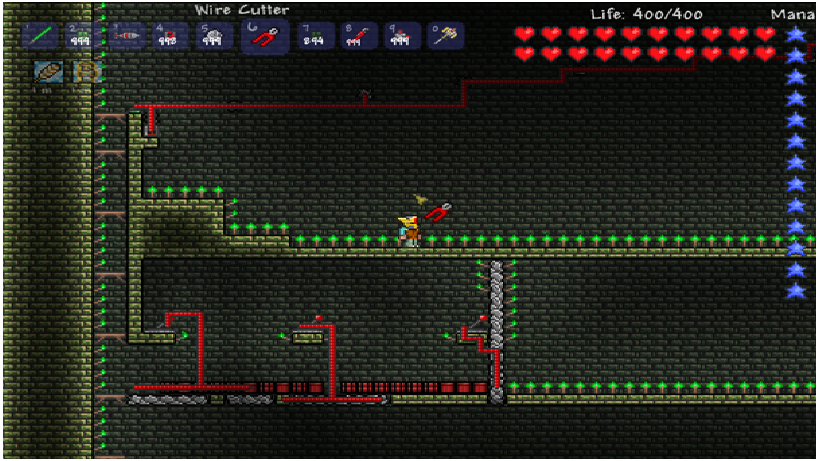819x461 pixels.
Task: Click the feather buff icon
Action: (x=48, y=72)
